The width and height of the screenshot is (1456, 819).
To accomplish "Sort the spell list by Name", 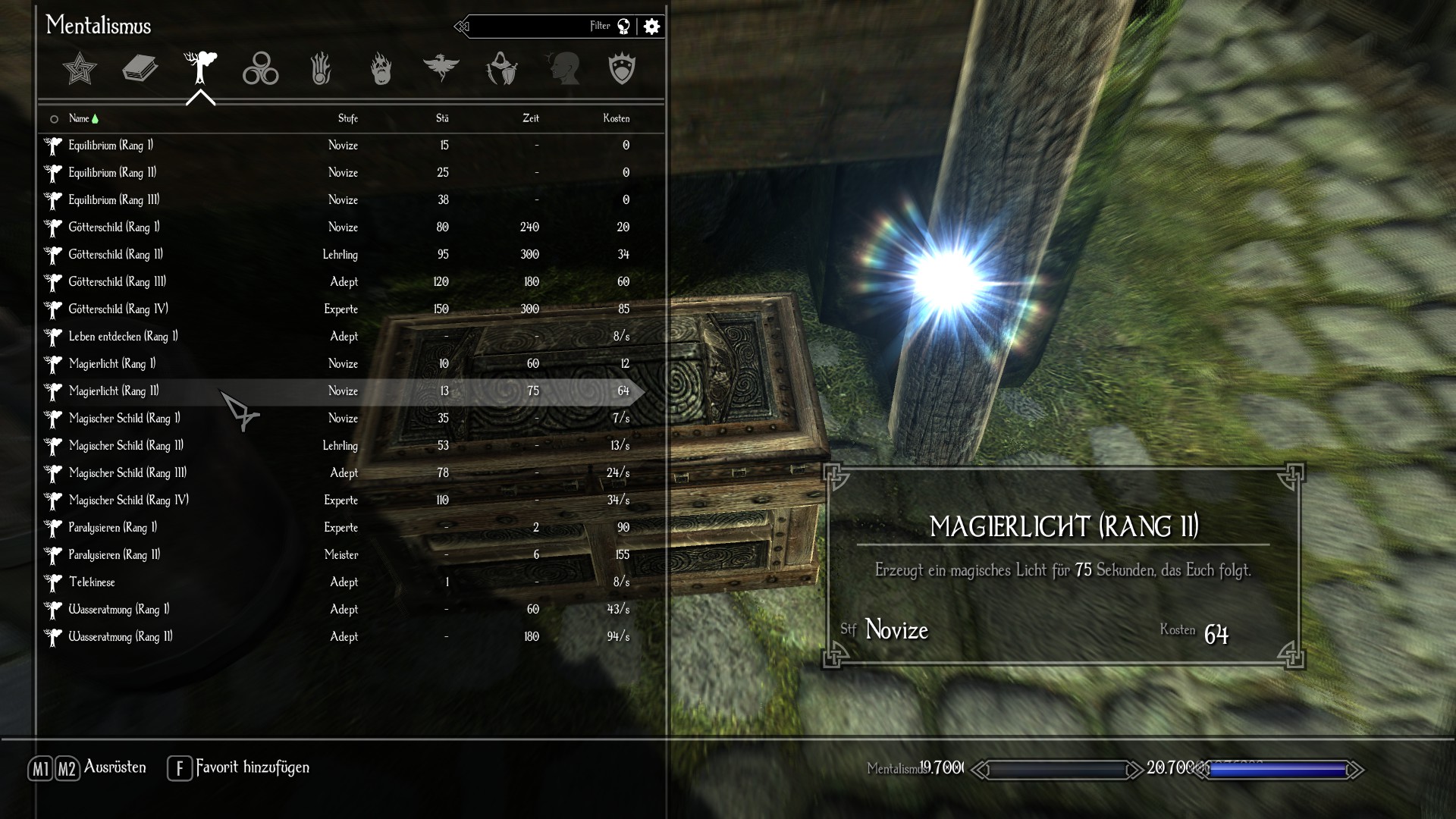I will pyautogui.click(x=79, y=118).
